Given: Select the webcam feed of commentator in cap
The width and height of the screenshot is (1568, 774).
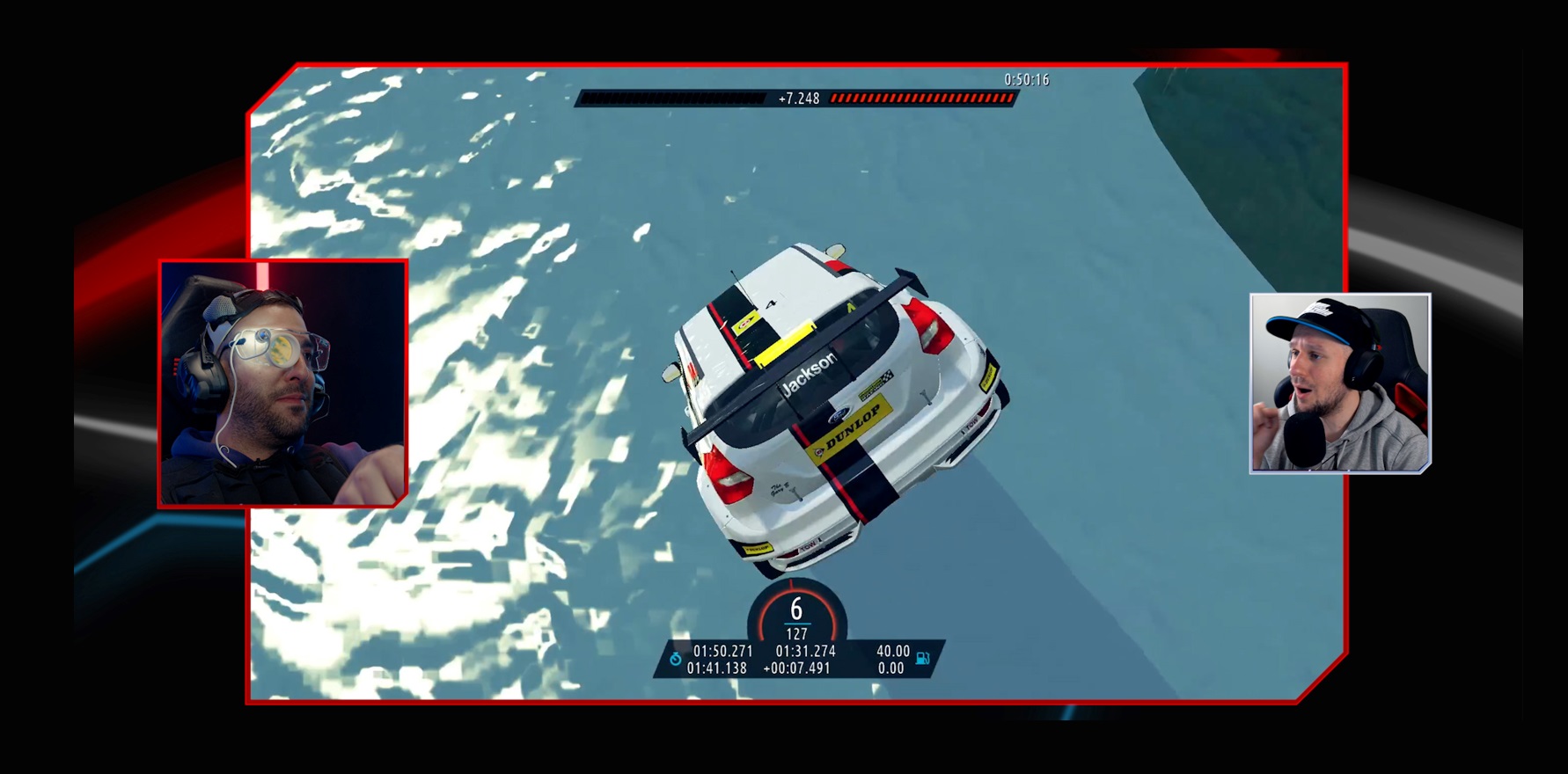Looking at the screenshot, I should [1339, 383].
